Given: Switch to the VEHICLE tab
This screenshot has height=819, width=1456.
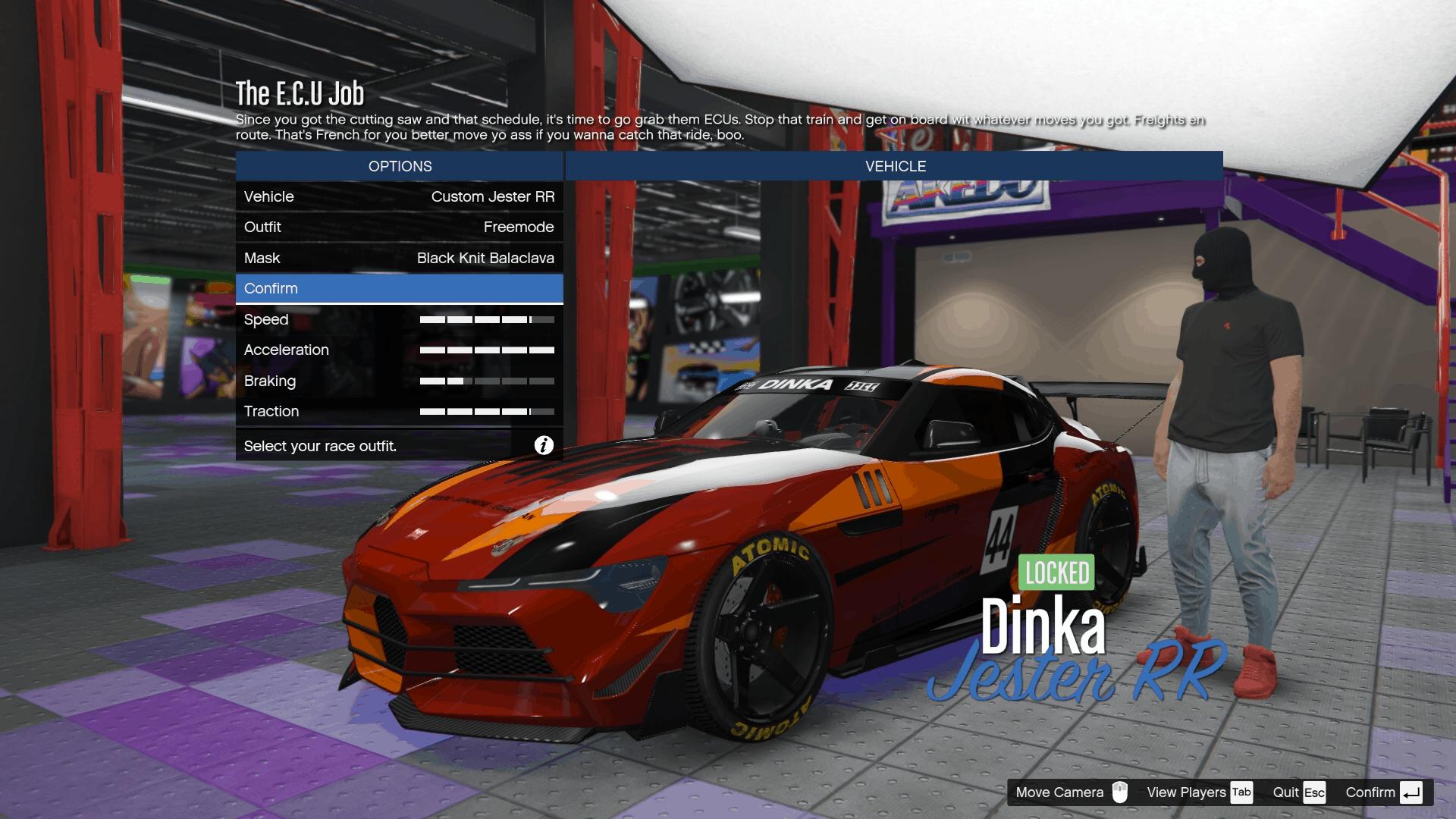Looking at the screenshot, I should pos(895,166).
